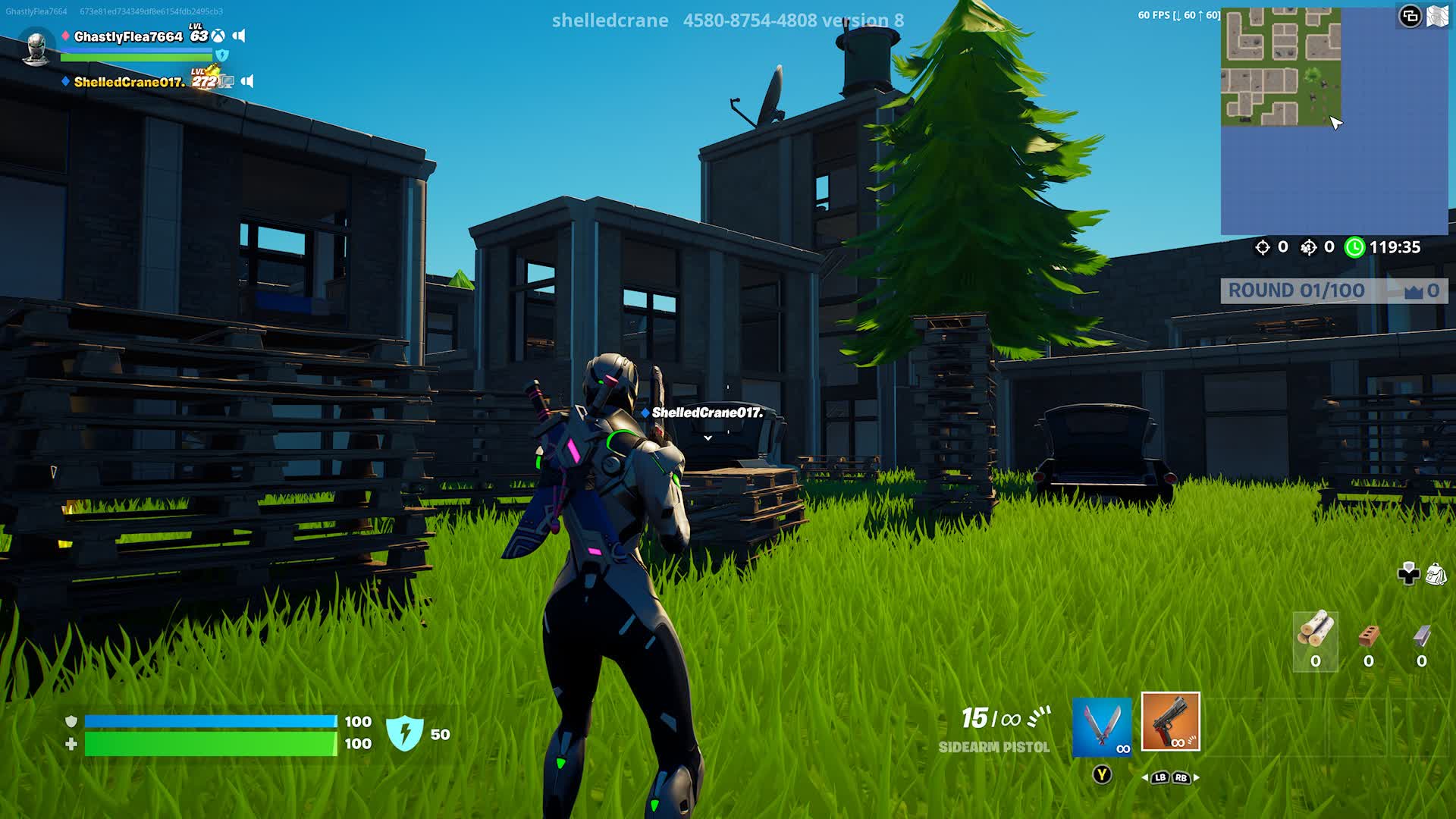Viewport: 1456px width, 819px height.
Task: Select the blue harvesting tool slot icon
Action: click(1102, 726)
